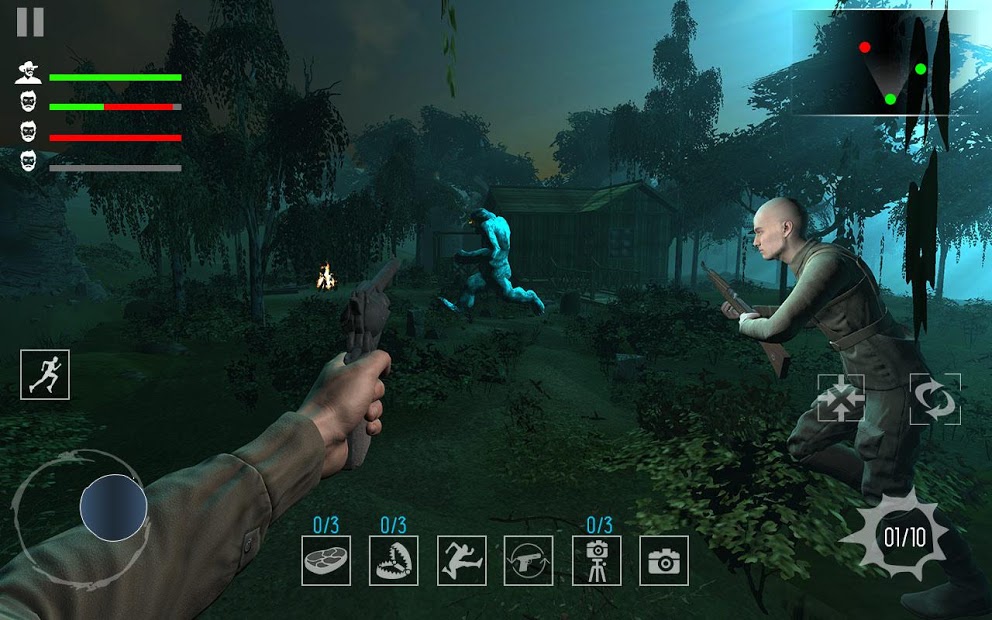The image size is (992, 620).
Task: Activate the jumping man action
Action: click(462, 561)
